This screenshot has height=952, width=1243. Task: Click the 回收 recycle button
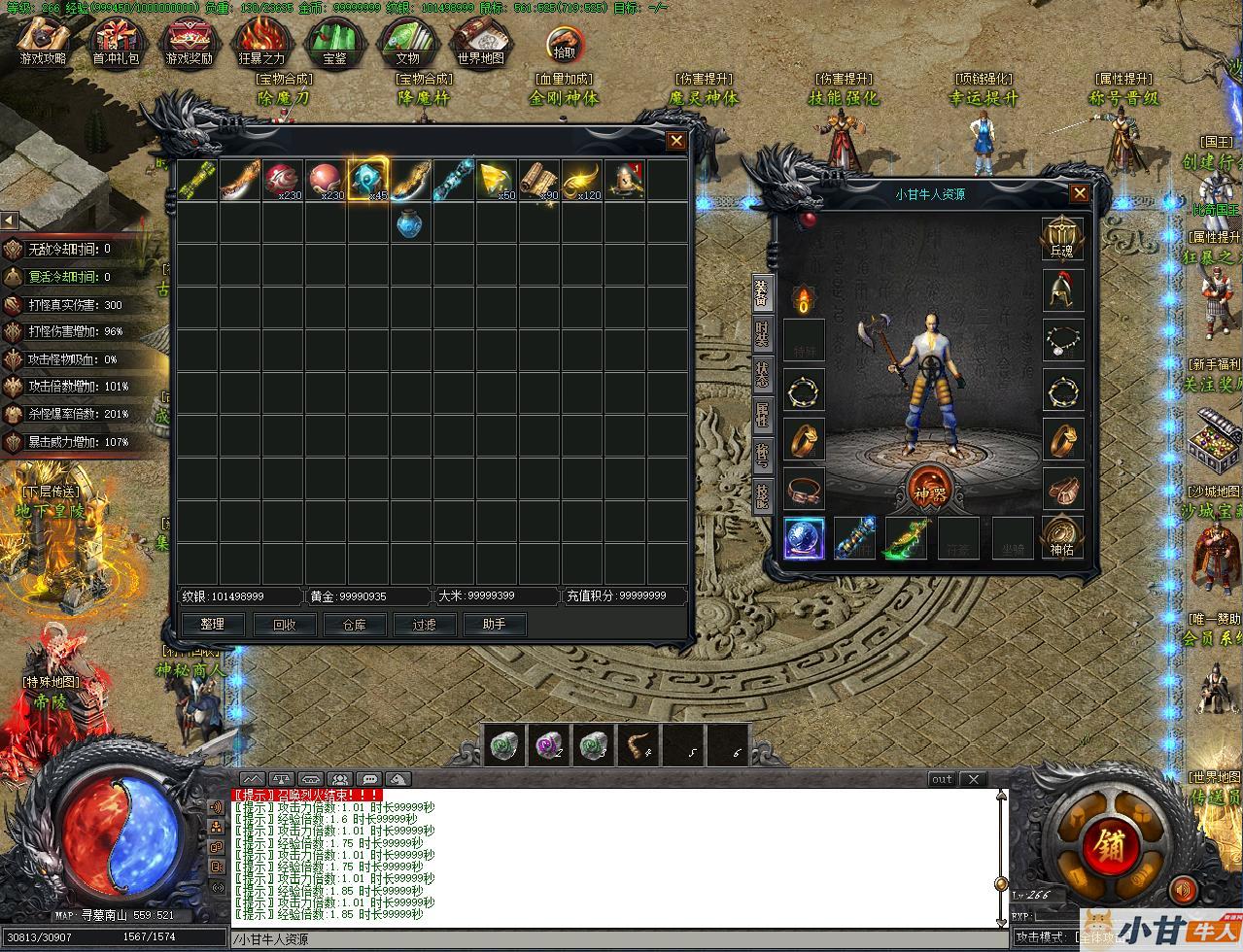pyautogui.click(x=284, y=625)
